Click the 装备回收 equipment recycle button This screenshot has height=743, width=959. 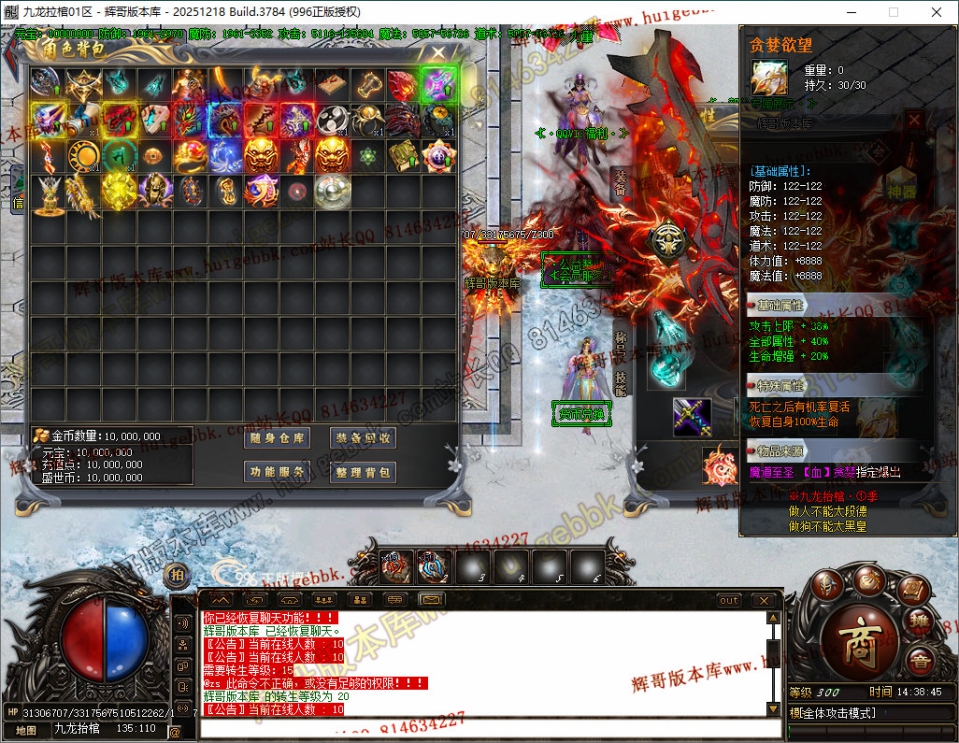(363, 438)
